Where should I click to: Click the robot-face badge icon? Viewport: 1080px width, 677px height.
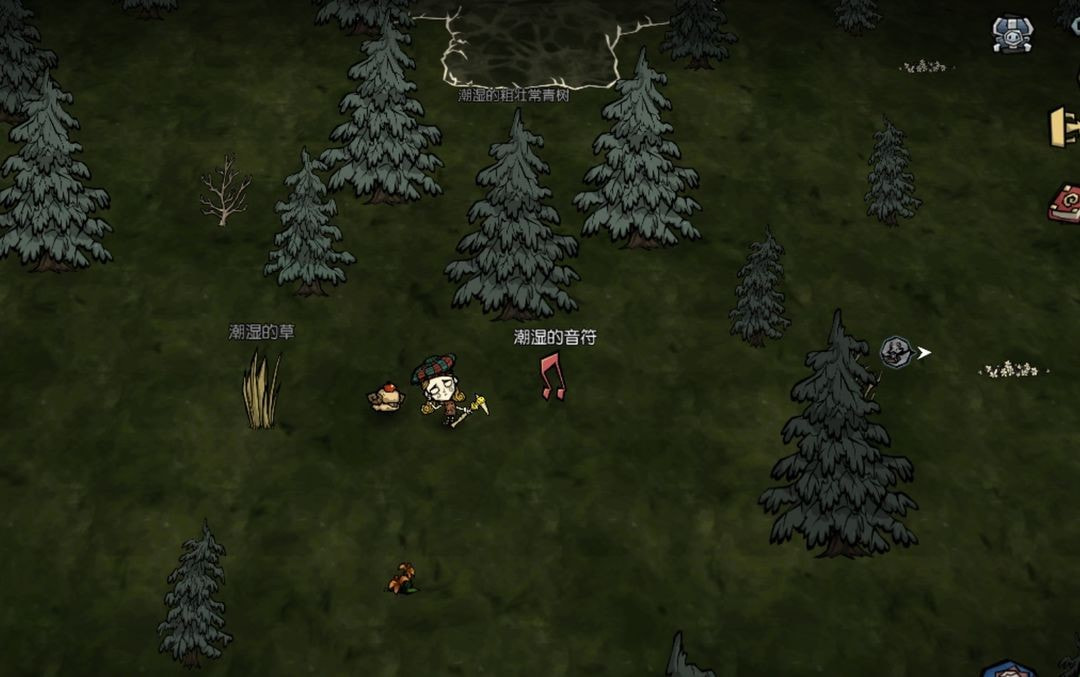click(1011, 33)
